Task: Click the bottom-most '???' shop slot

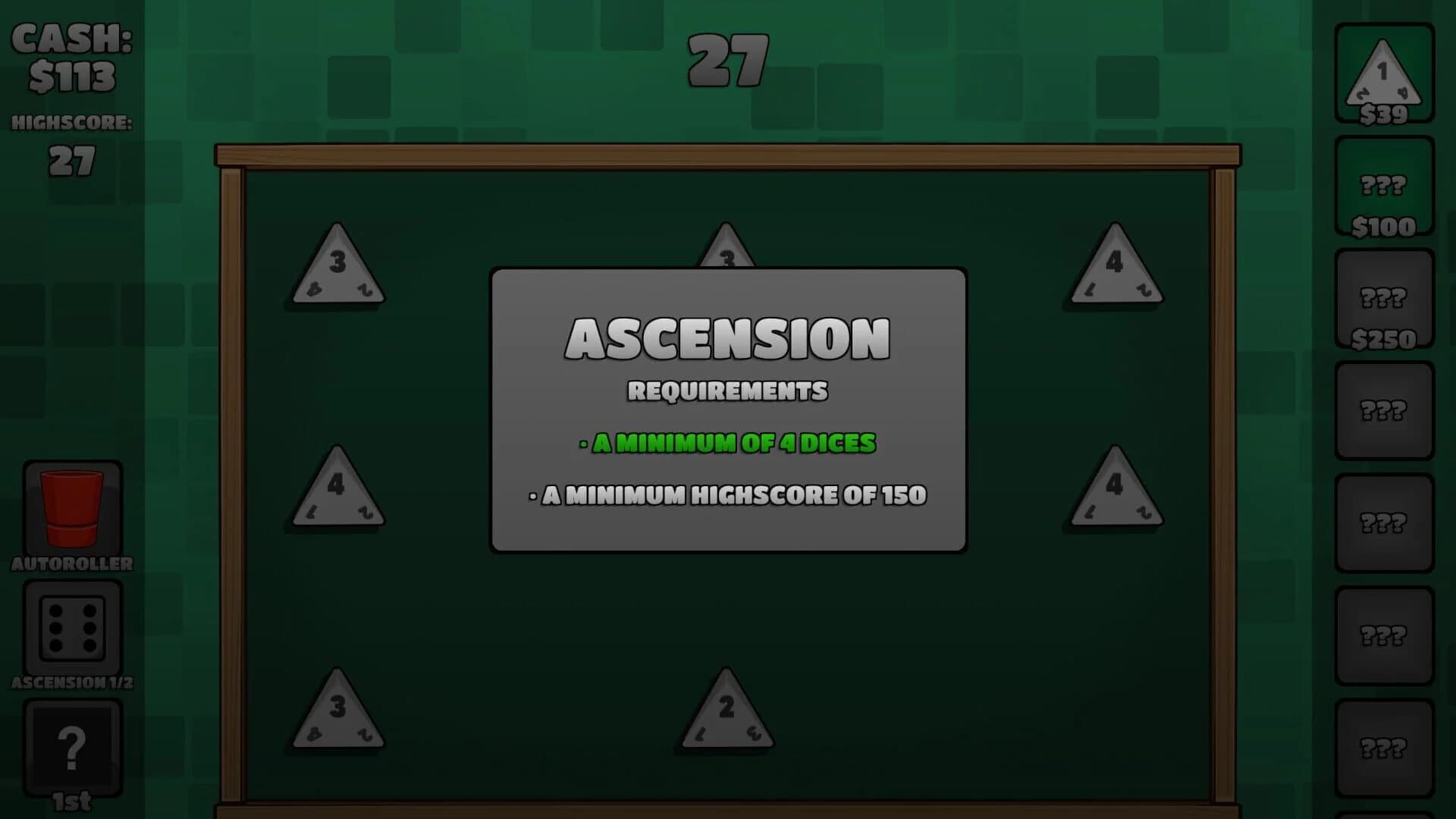Action: point(1384,747)
